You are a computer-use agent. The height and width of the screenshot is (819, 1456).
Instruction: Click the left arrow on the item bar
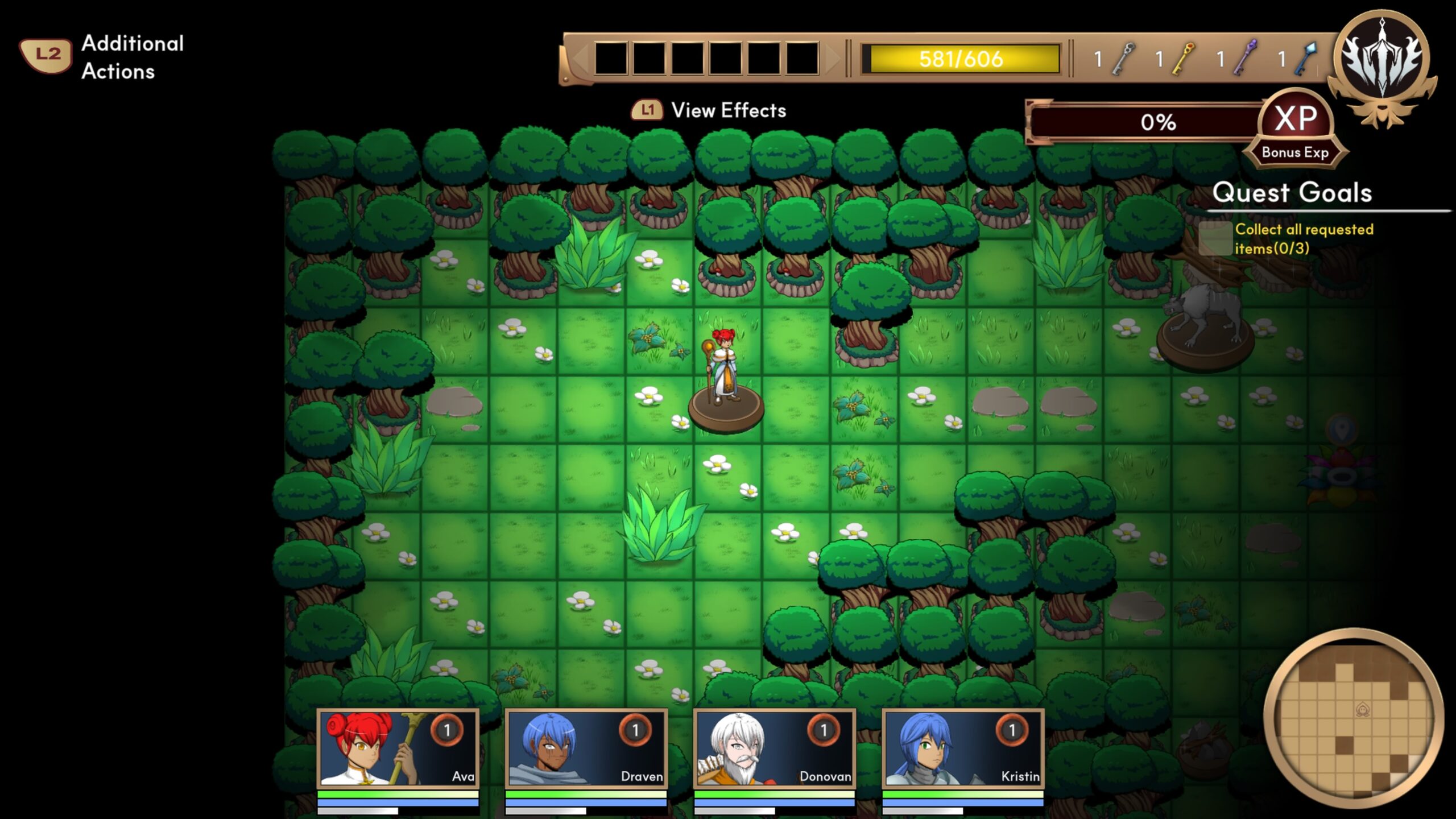point(580,59)
